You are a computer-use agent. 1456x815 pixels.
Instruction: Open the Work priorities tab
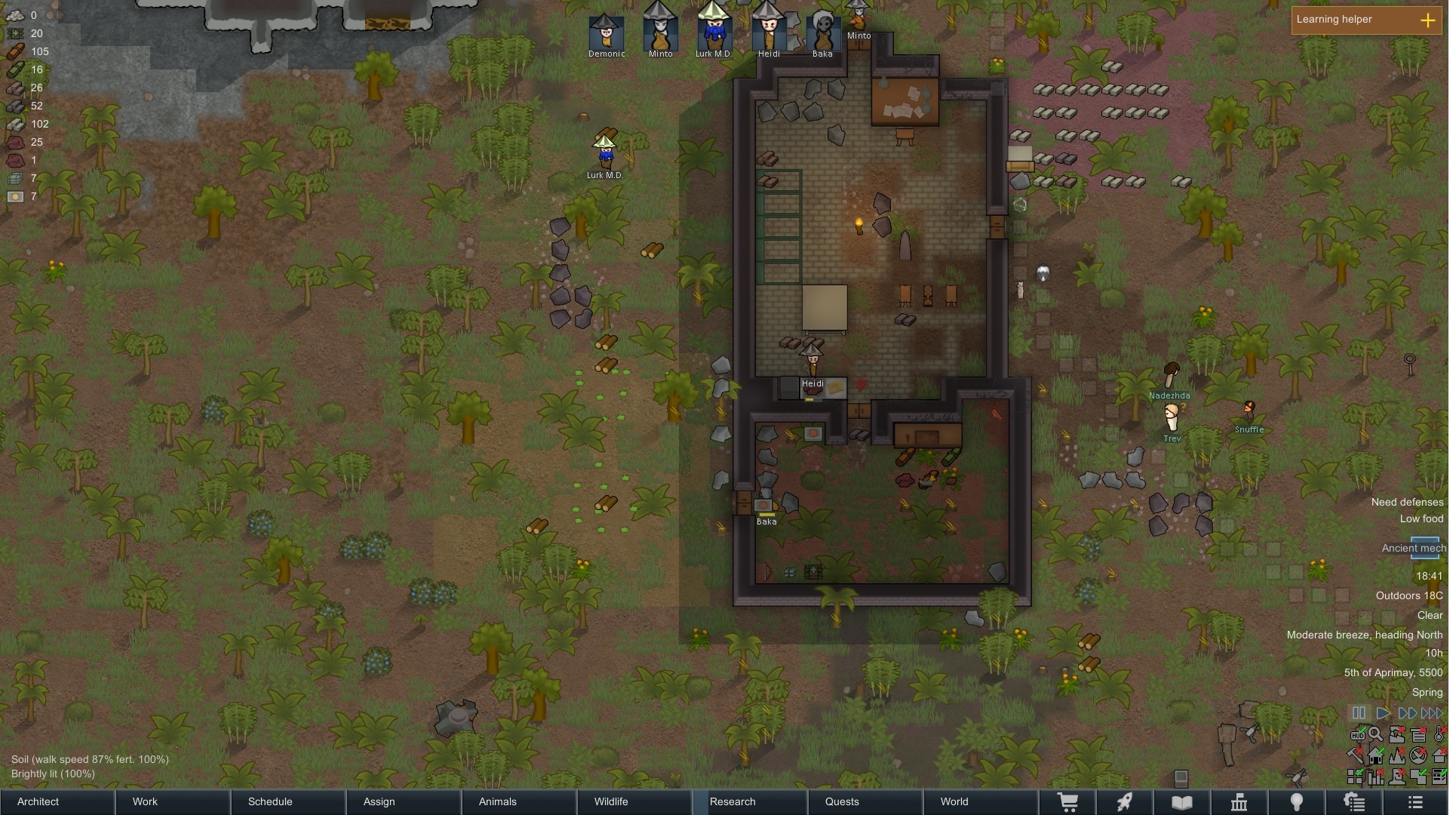pos(174,801)
